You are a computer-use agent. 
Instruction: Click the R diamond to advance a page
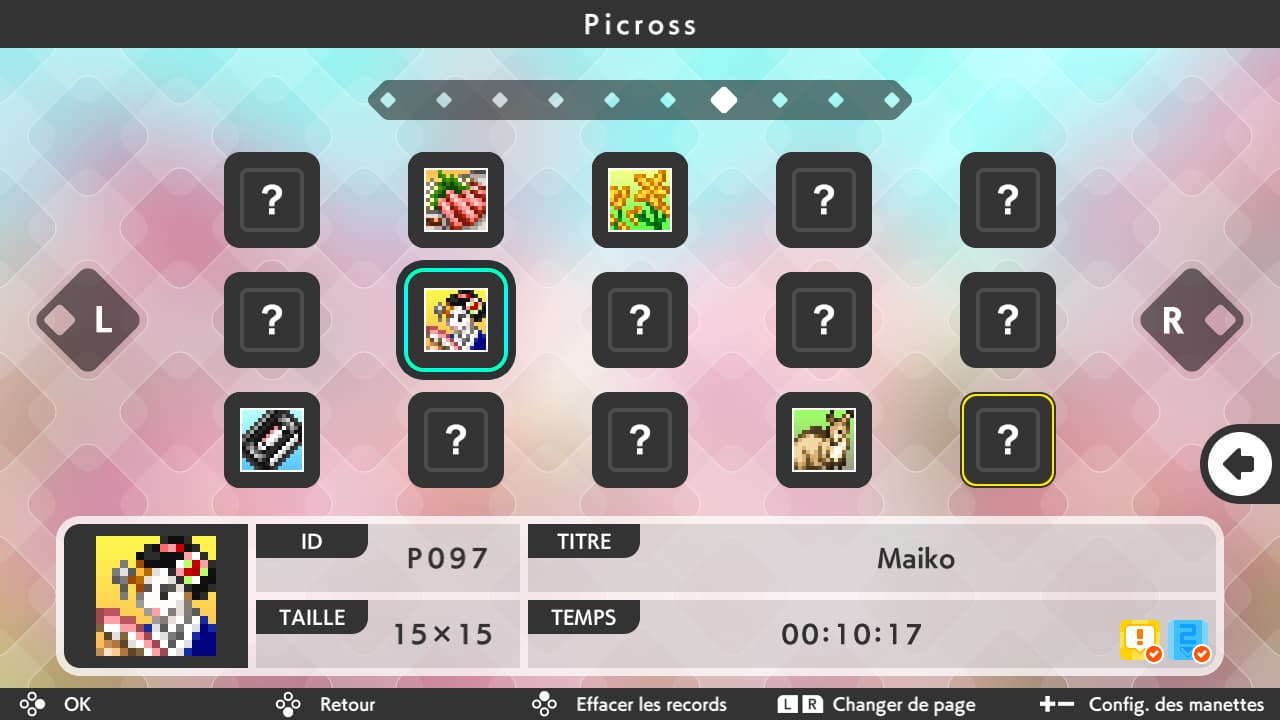pos(1192,320)
